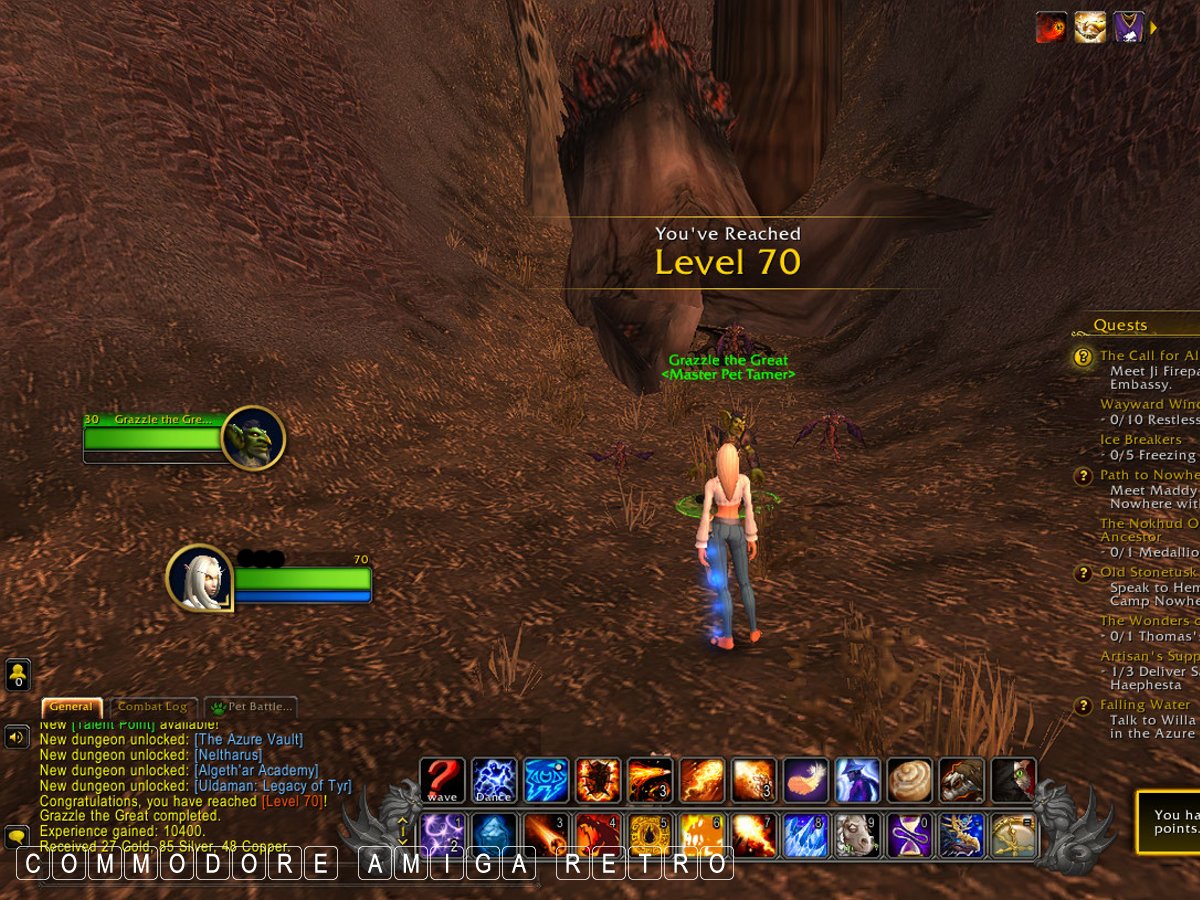The image size is (1200, 900).
Task: Click the Azure Vault dungeon link
Action: (248, 740)
